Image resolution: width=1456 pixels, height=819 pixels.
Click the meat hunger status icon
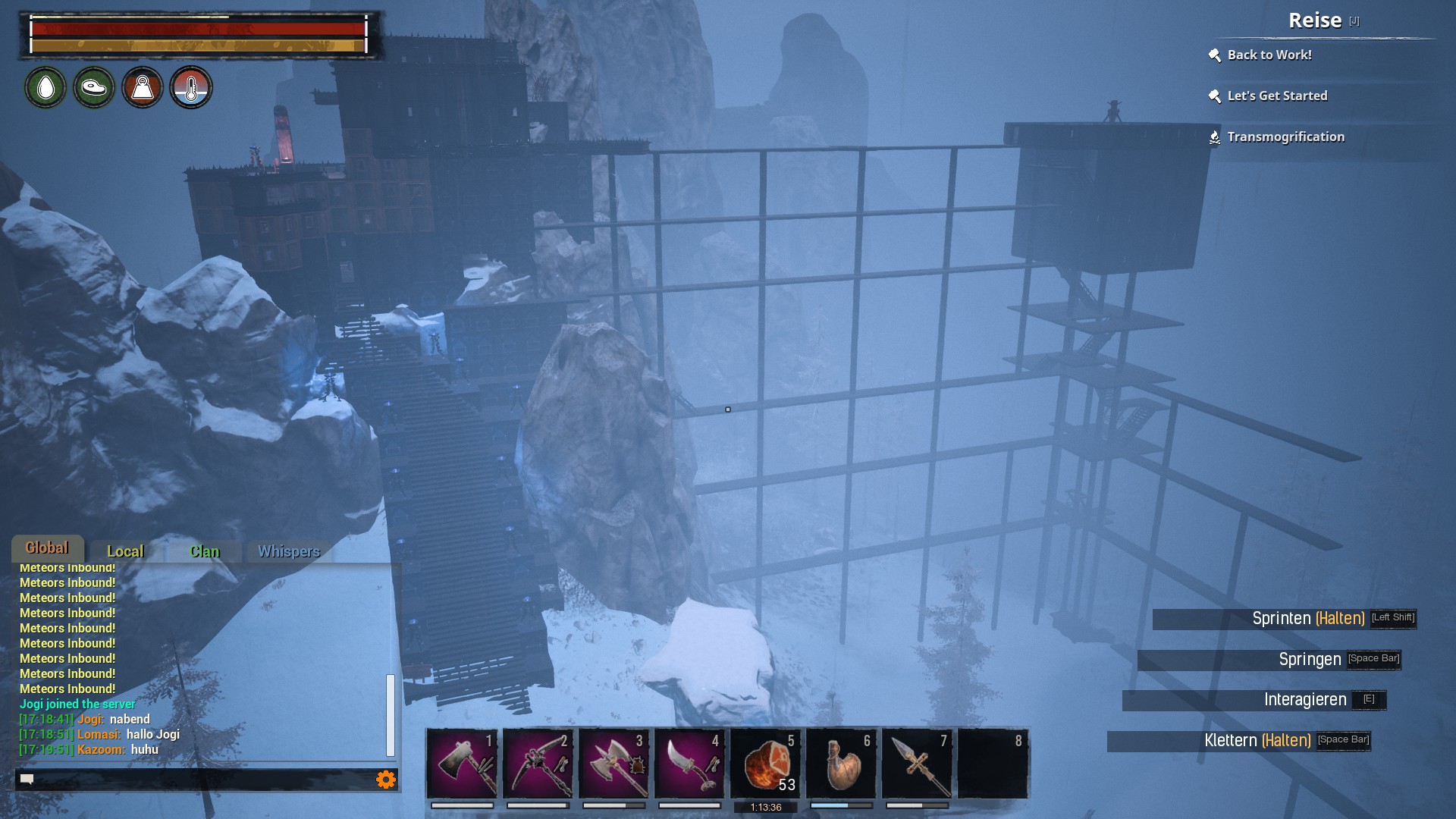pyautogui.click(x=94, y=88)
